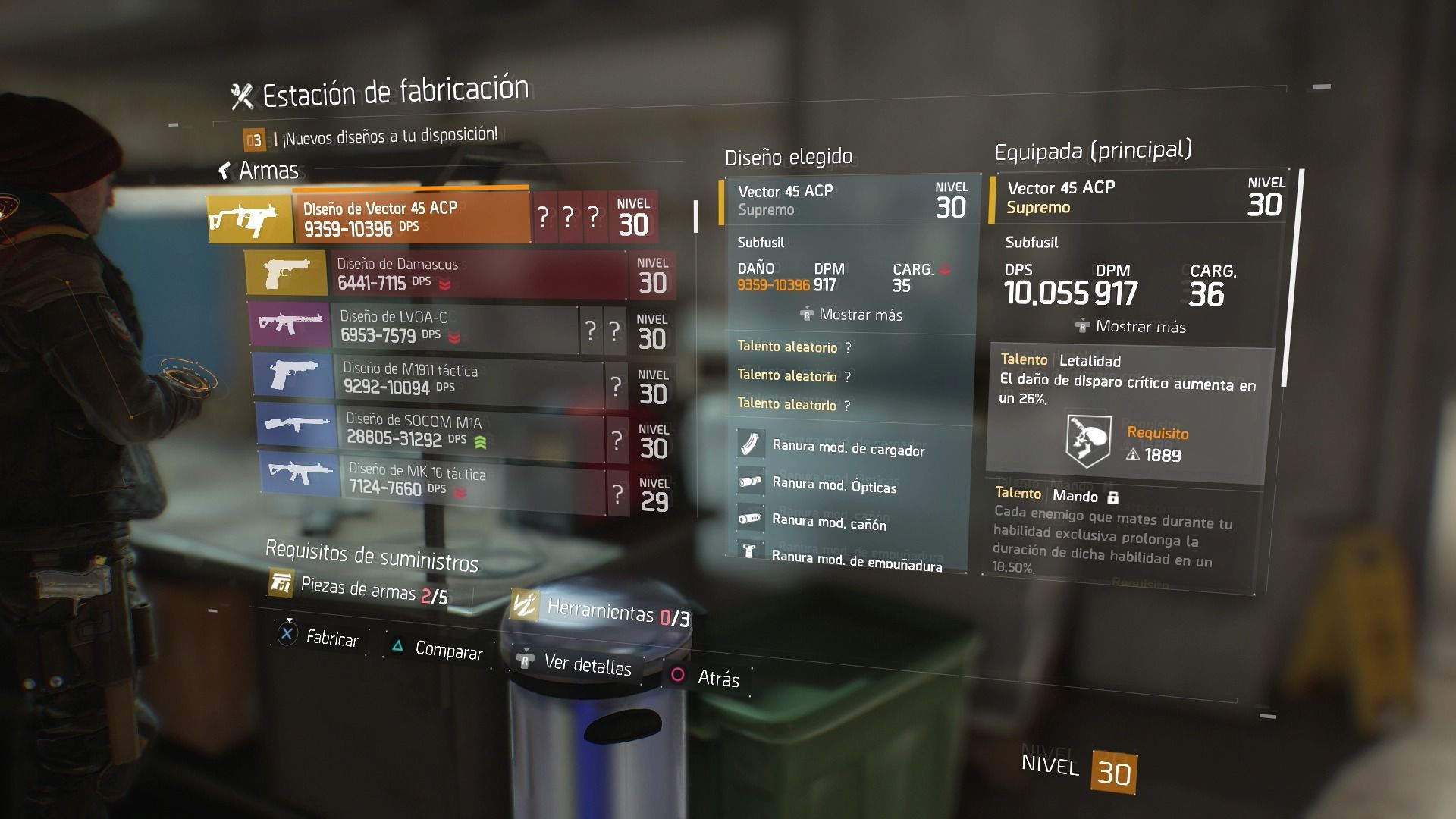Click the Fabricar button
This screenshot has height=819, width=1456.
click(318, 637)
